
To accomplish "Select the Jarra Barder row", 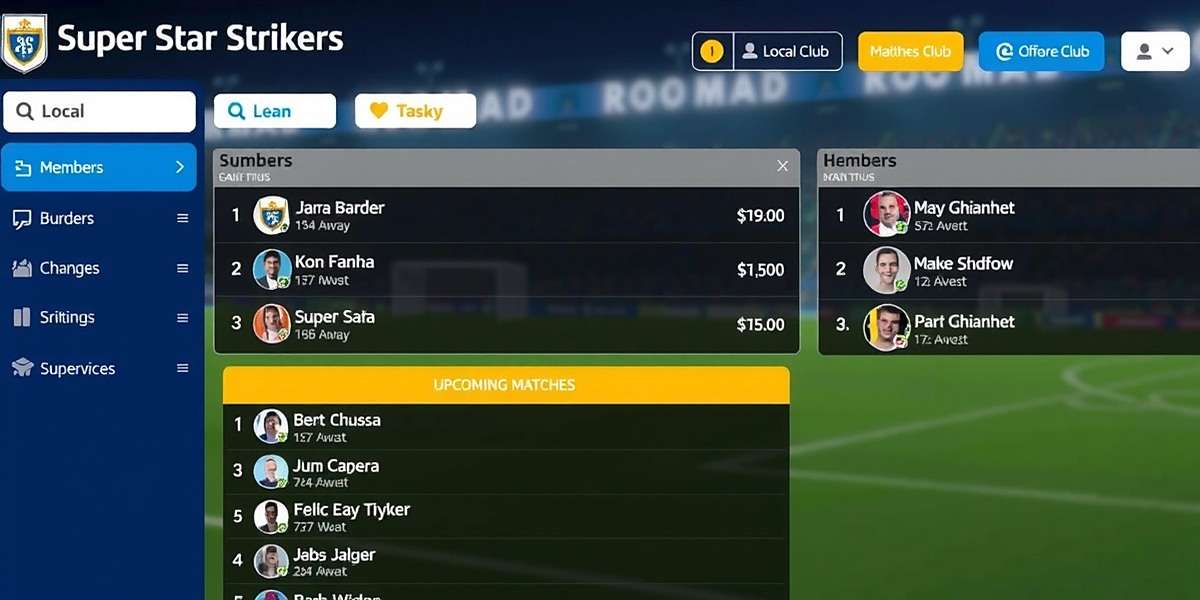I will point(507,215).
